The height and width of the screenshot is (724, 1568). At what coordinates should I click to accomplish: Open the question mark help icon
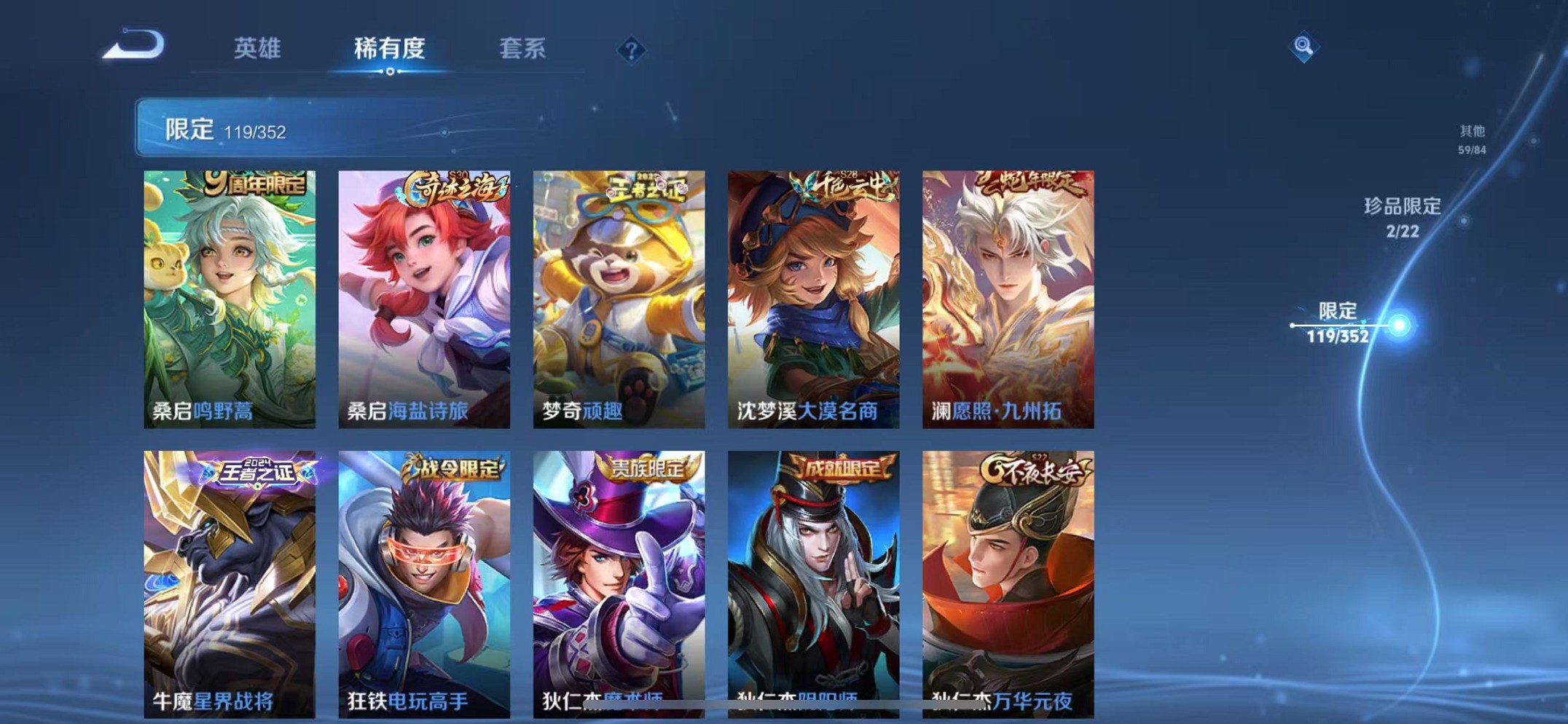[x=632, y=50]
